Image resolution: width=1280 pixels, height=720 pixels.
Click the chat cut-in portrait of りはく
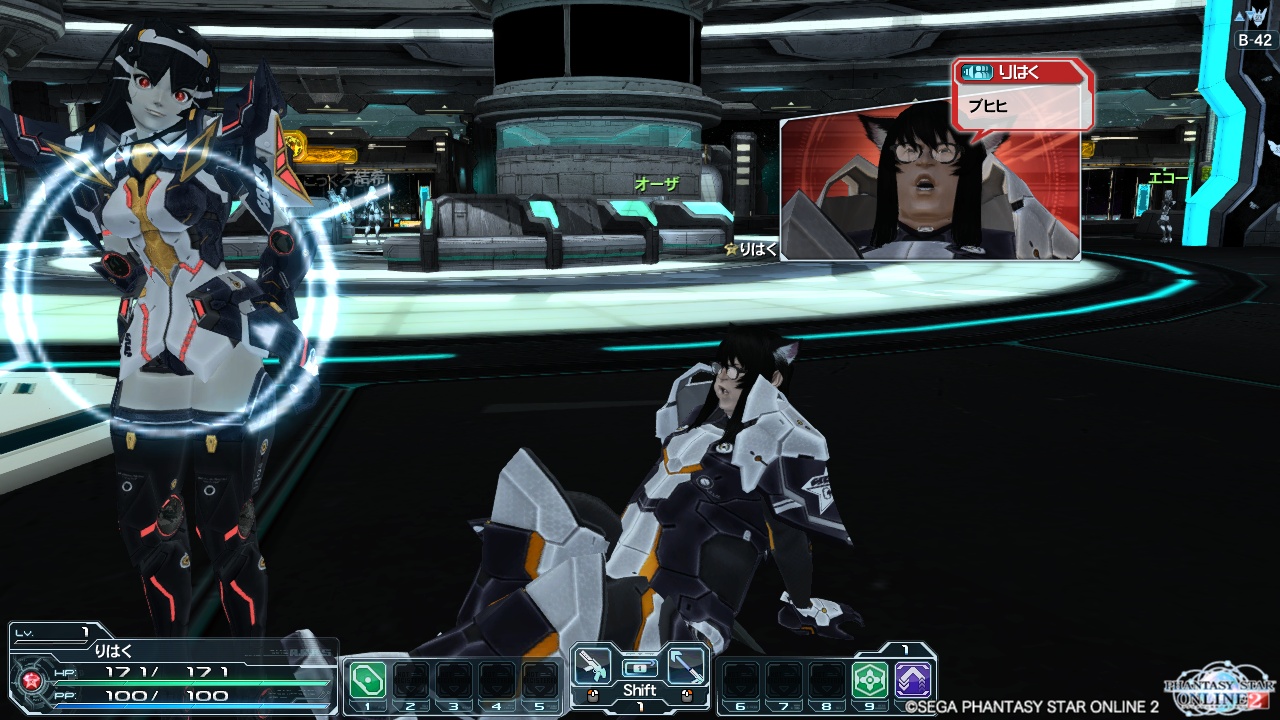click(930, 190)
